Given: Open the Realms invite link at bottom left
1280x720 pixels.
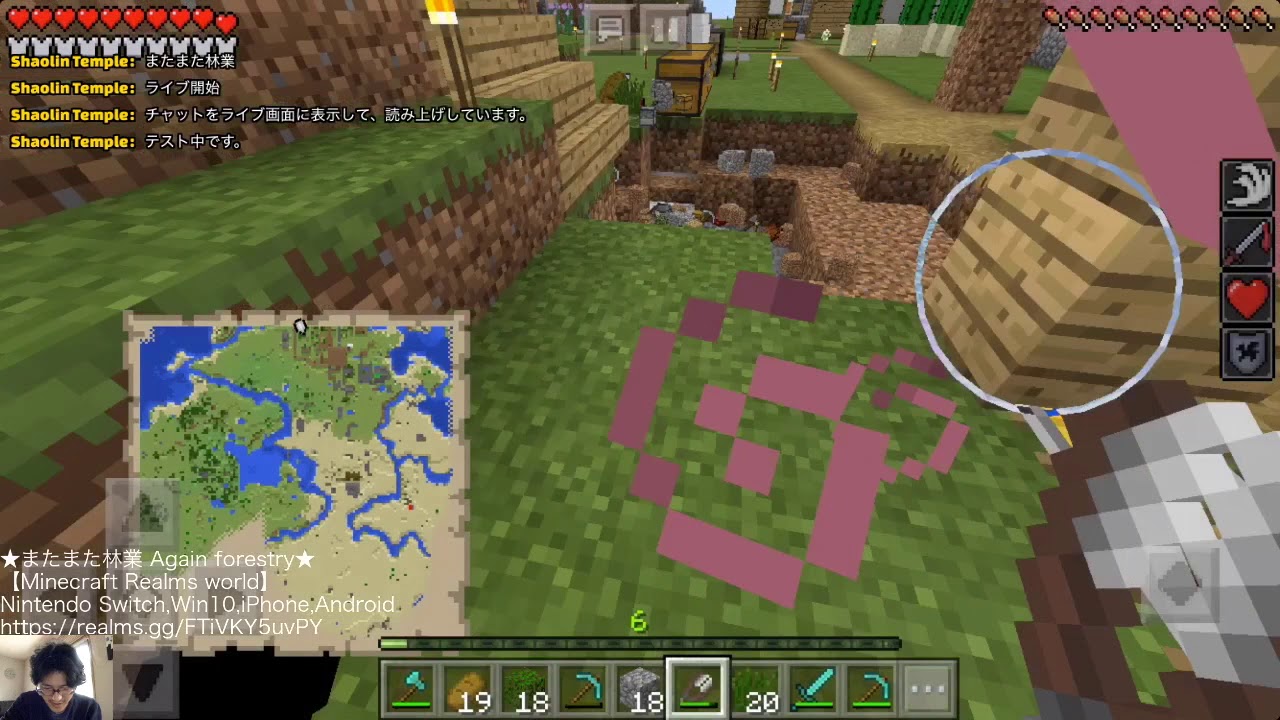Looking at the screenshot, I should 160,625.
